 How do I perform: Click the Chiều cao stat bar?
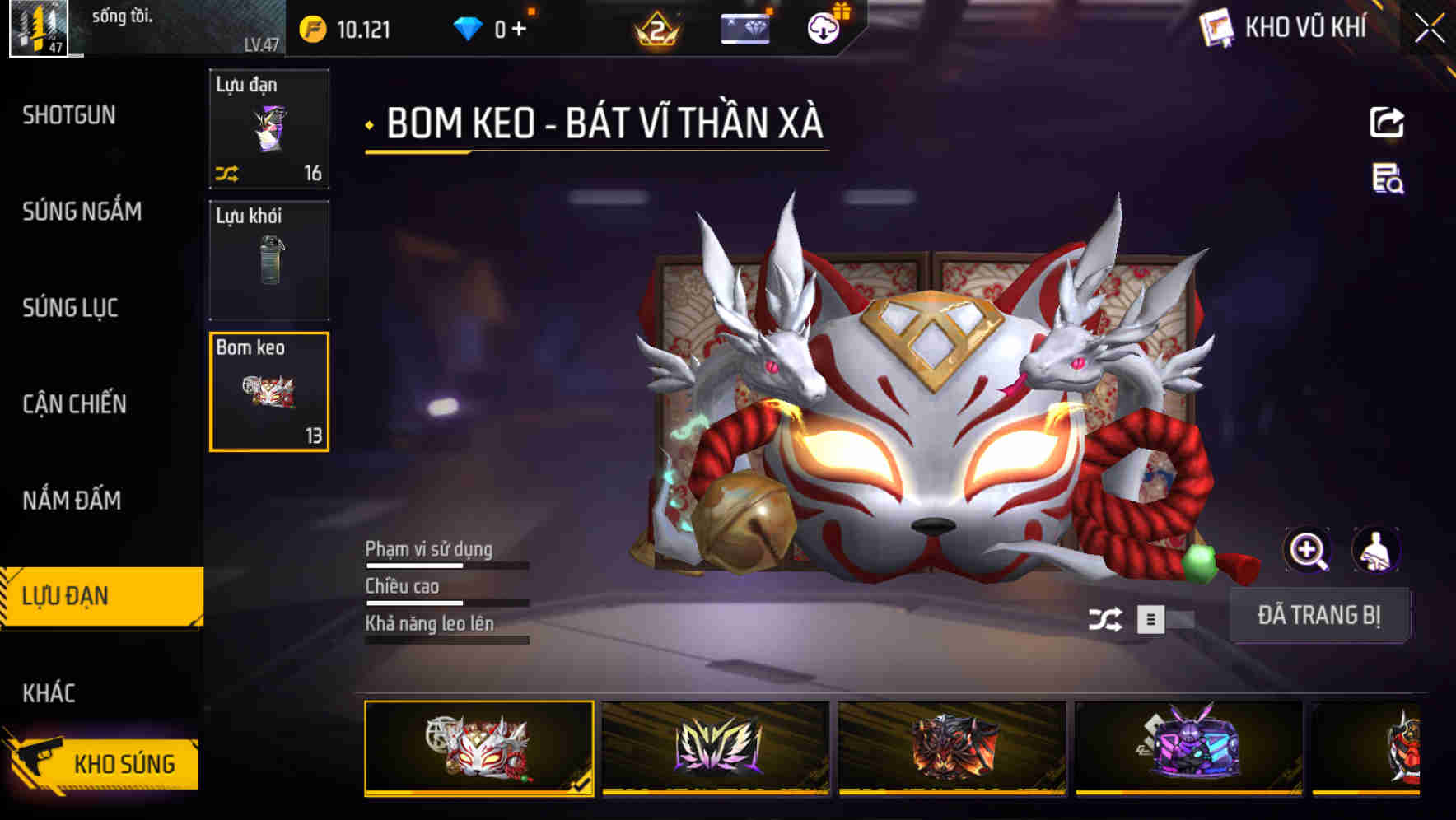pos(446,599)
